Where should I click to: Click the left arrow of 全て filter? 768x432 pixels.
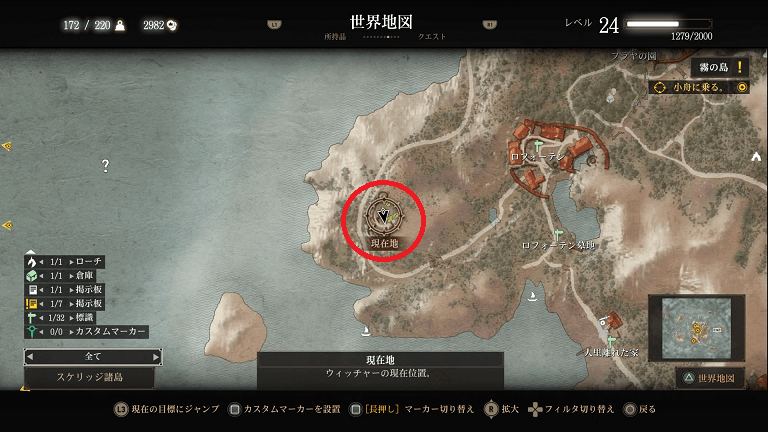pyautogui.click(x=30, y=356)
